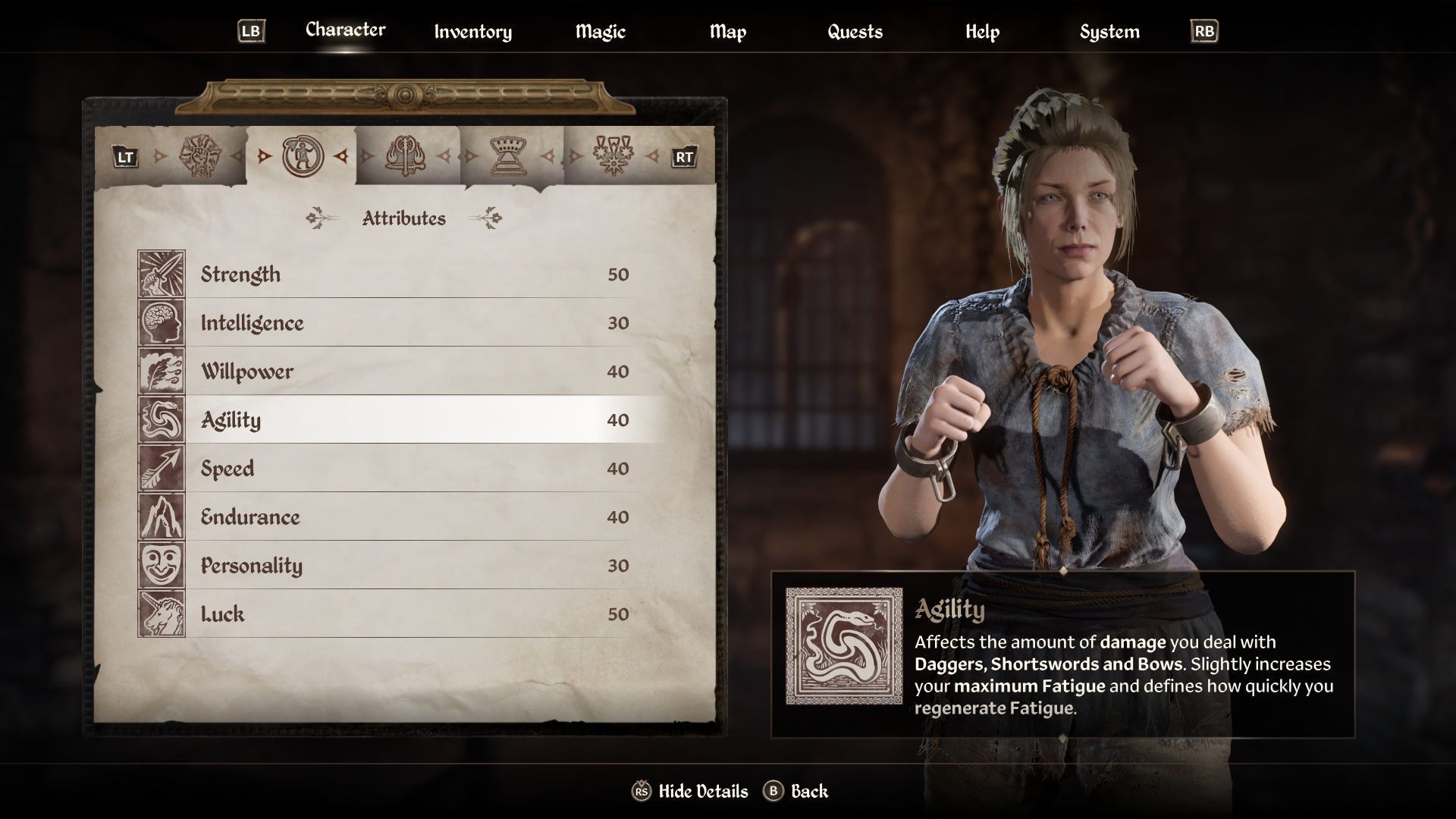Open the Map tab
This screenshot has height=819, width=1456.
click(727, 32)
